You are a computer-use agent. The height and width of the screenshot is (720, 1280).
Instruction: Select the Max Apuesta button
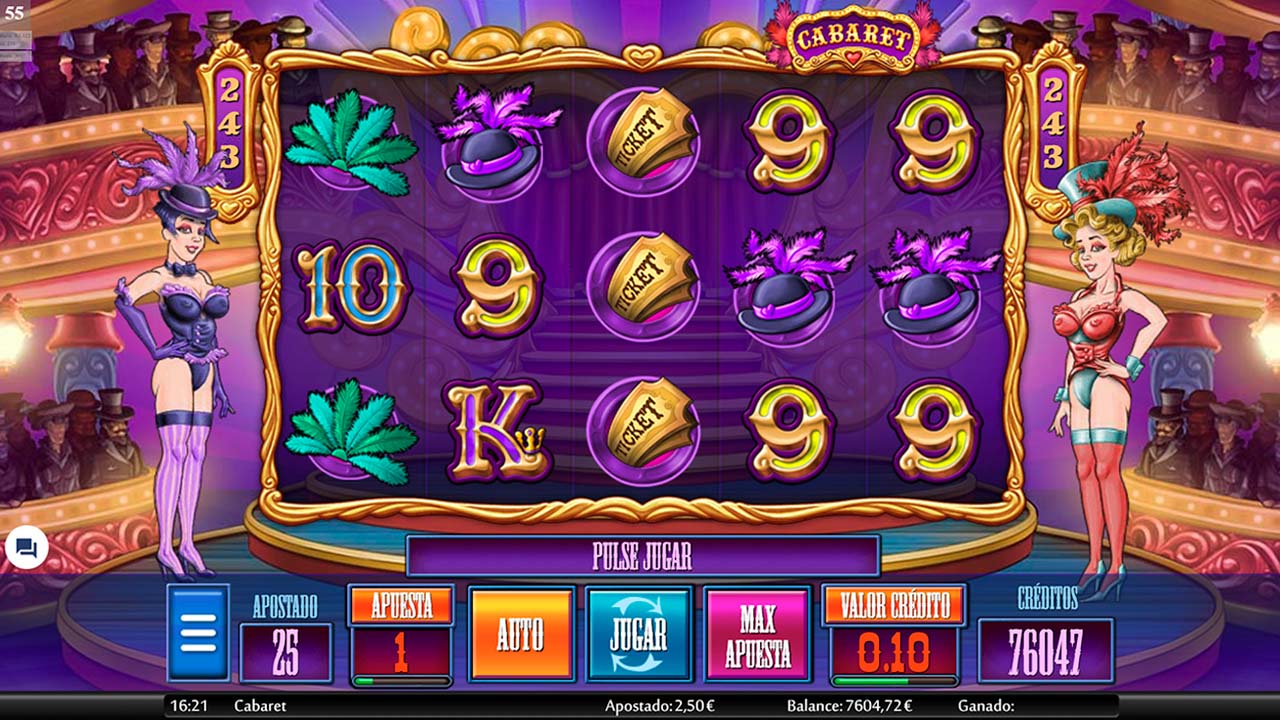coord(757,633)
